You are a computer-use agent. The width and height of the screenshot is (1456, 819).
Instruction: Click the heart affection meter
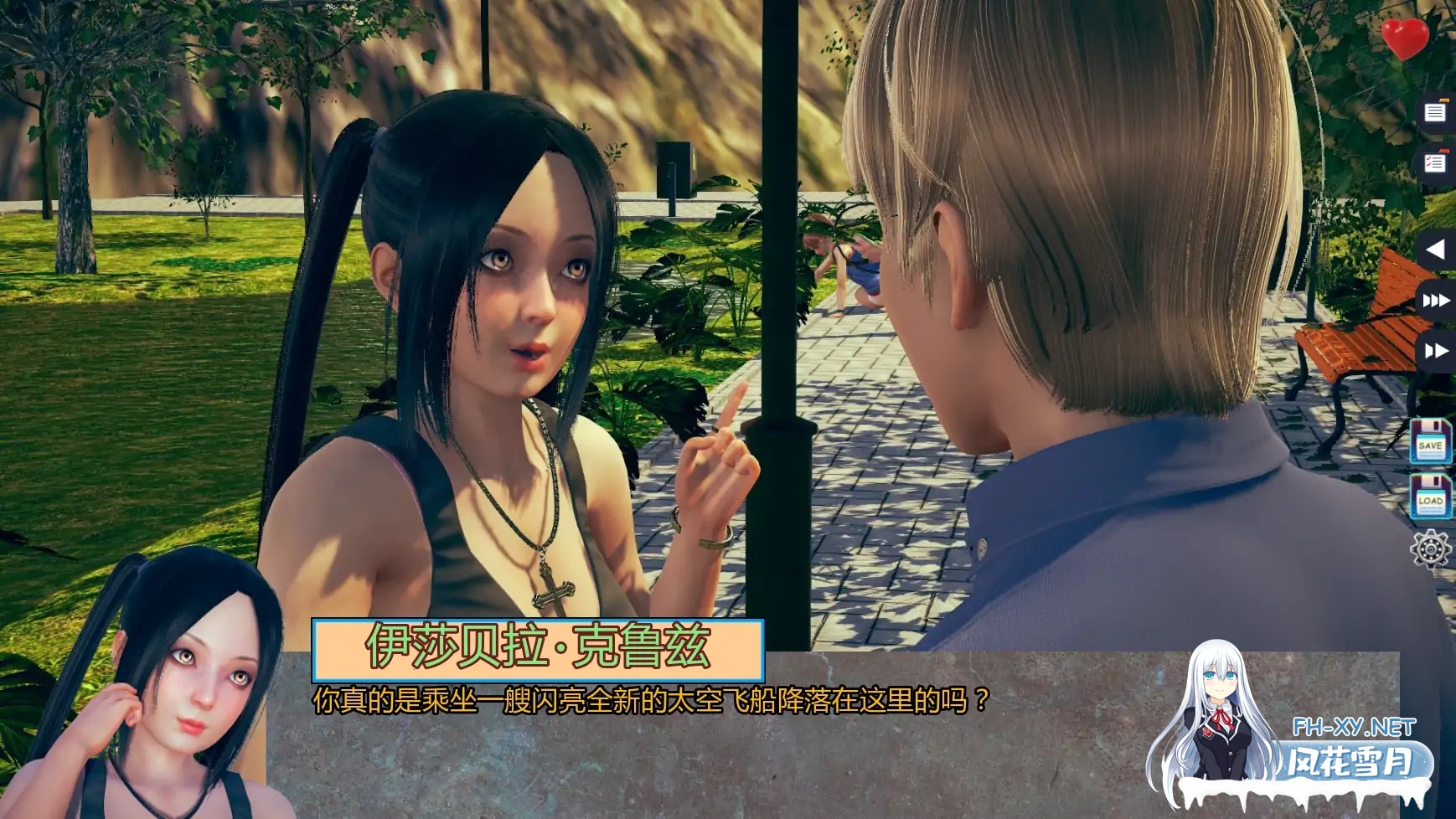click(1406, 38)
